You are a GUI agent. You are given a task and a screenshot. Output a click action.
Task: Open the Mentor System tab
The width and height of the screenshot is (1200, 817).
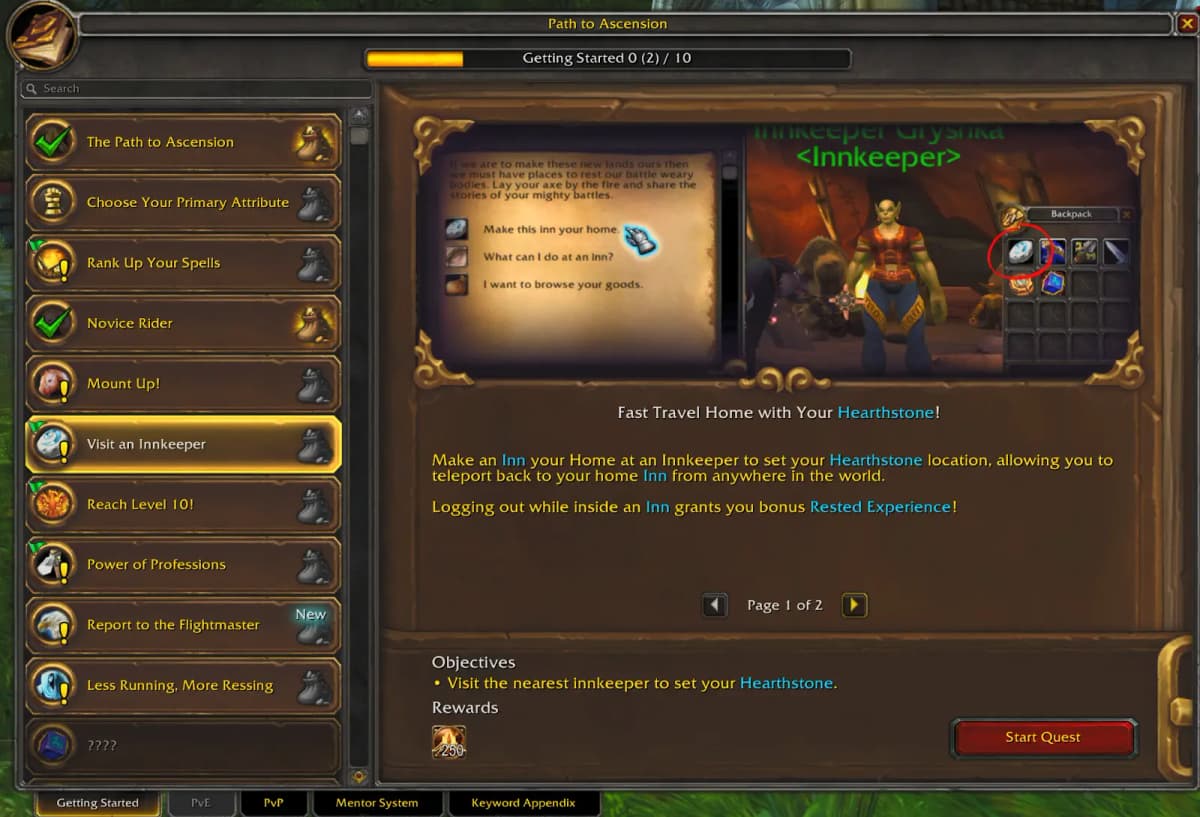pos(377,803)
